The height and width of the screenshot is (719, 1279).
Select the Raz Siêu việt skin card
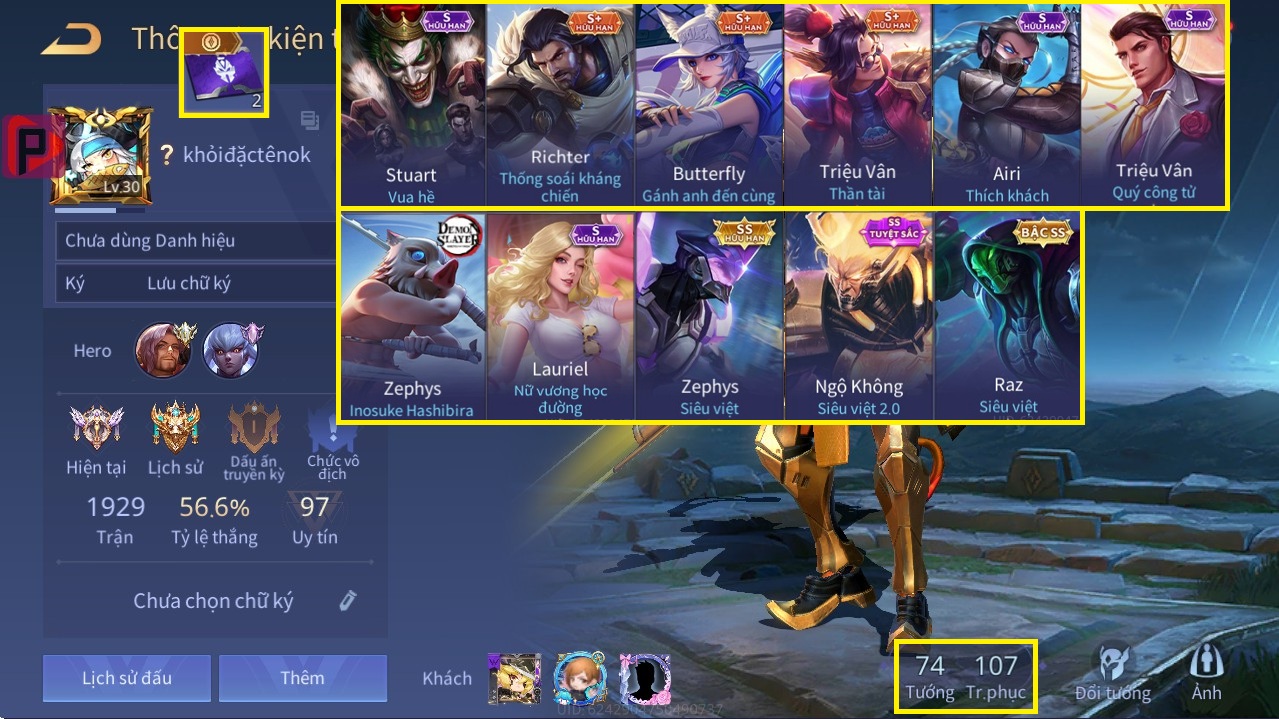[x=1008, y=316]
